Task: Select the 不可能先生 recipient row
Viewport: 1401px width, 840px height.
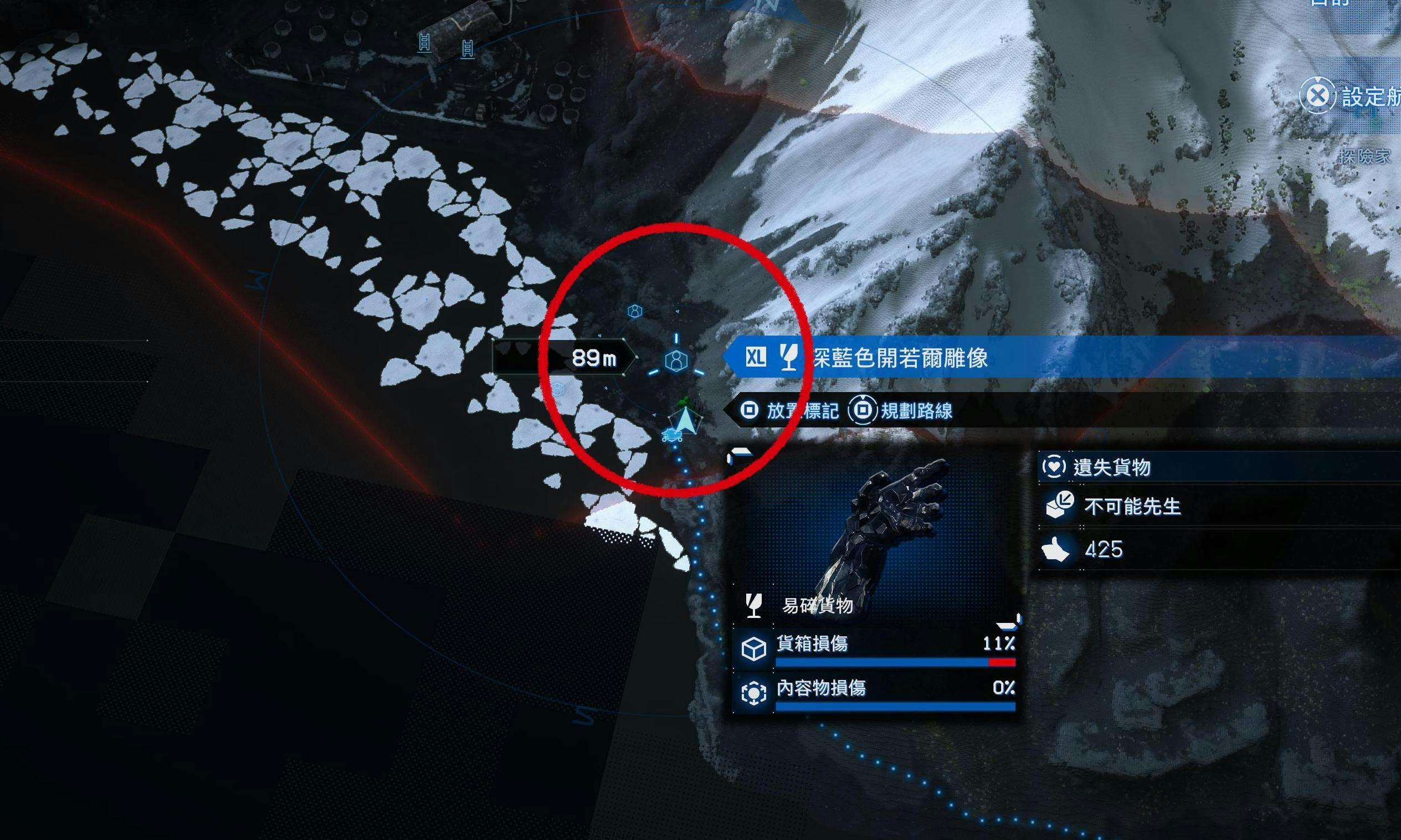Action: 1218,506
